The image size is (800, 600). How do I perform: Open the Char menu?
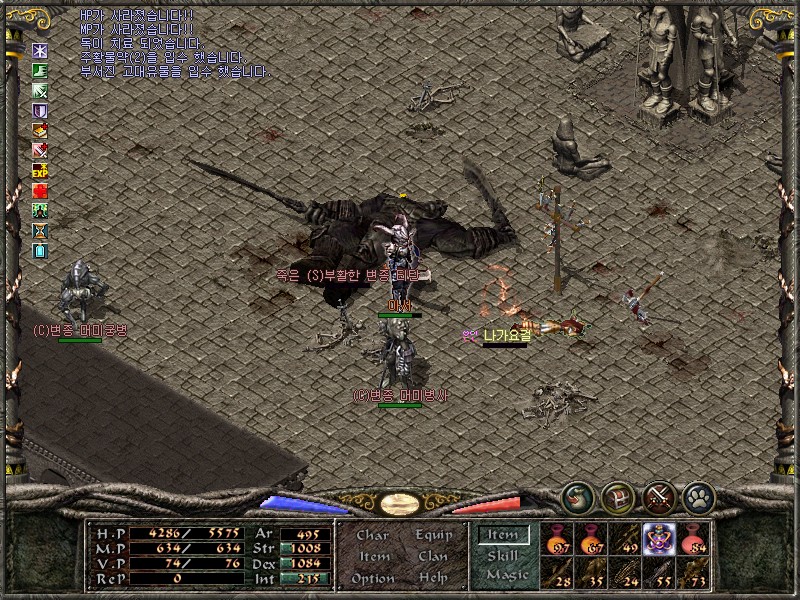[x=373, y=535]
